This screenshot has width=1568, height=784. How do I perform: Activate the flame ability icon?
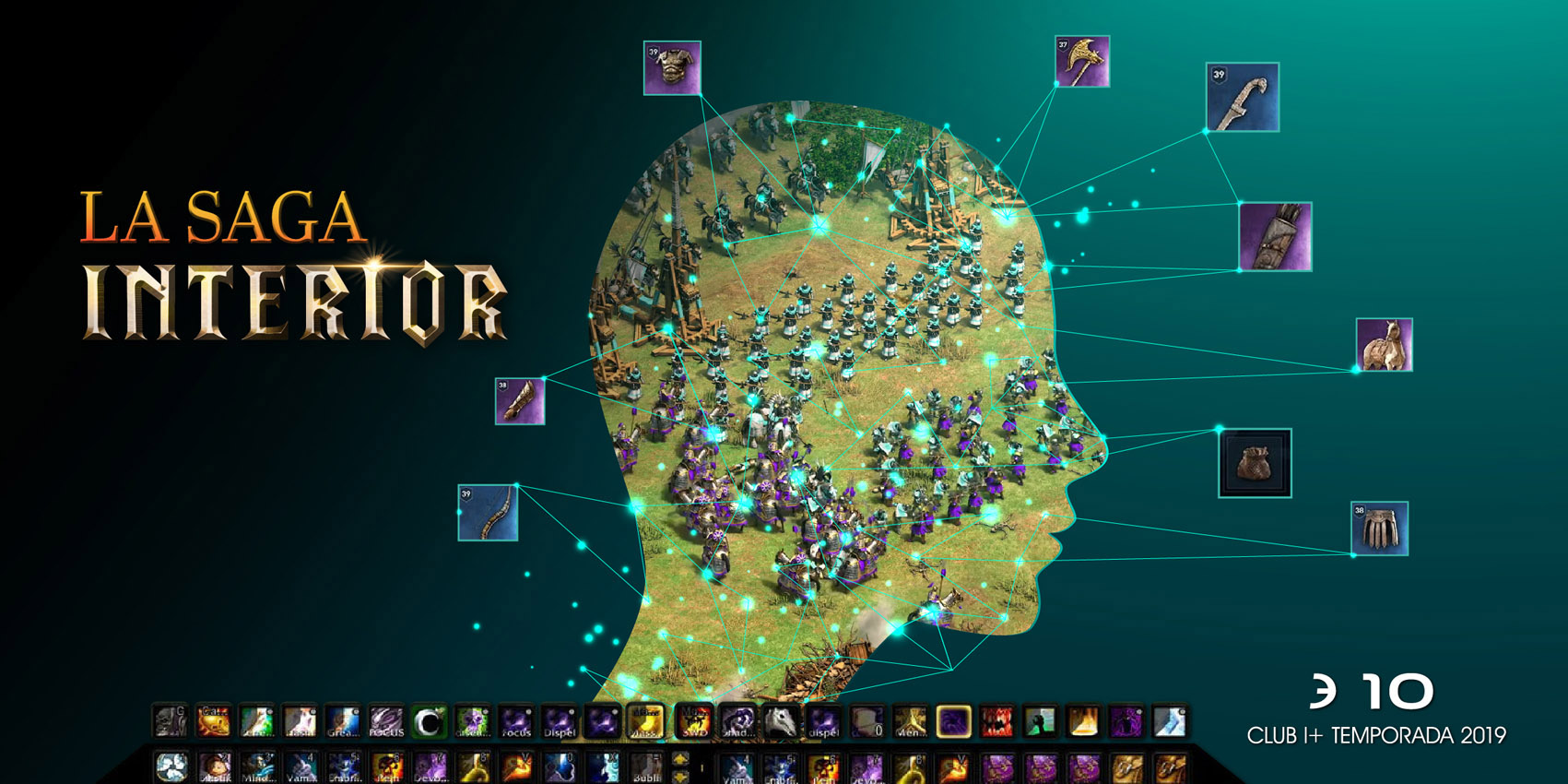[x=1083, y=722]
